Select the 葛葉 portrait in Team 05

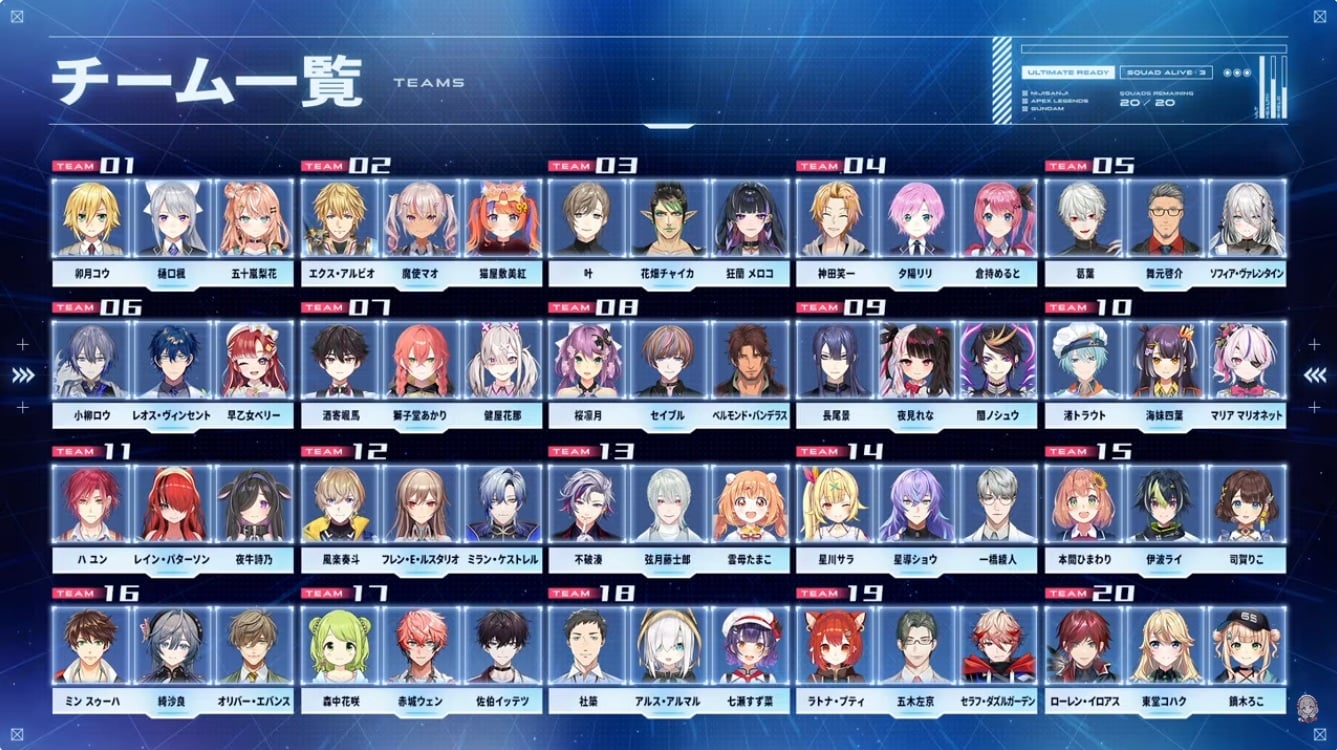click(1083, 218)
